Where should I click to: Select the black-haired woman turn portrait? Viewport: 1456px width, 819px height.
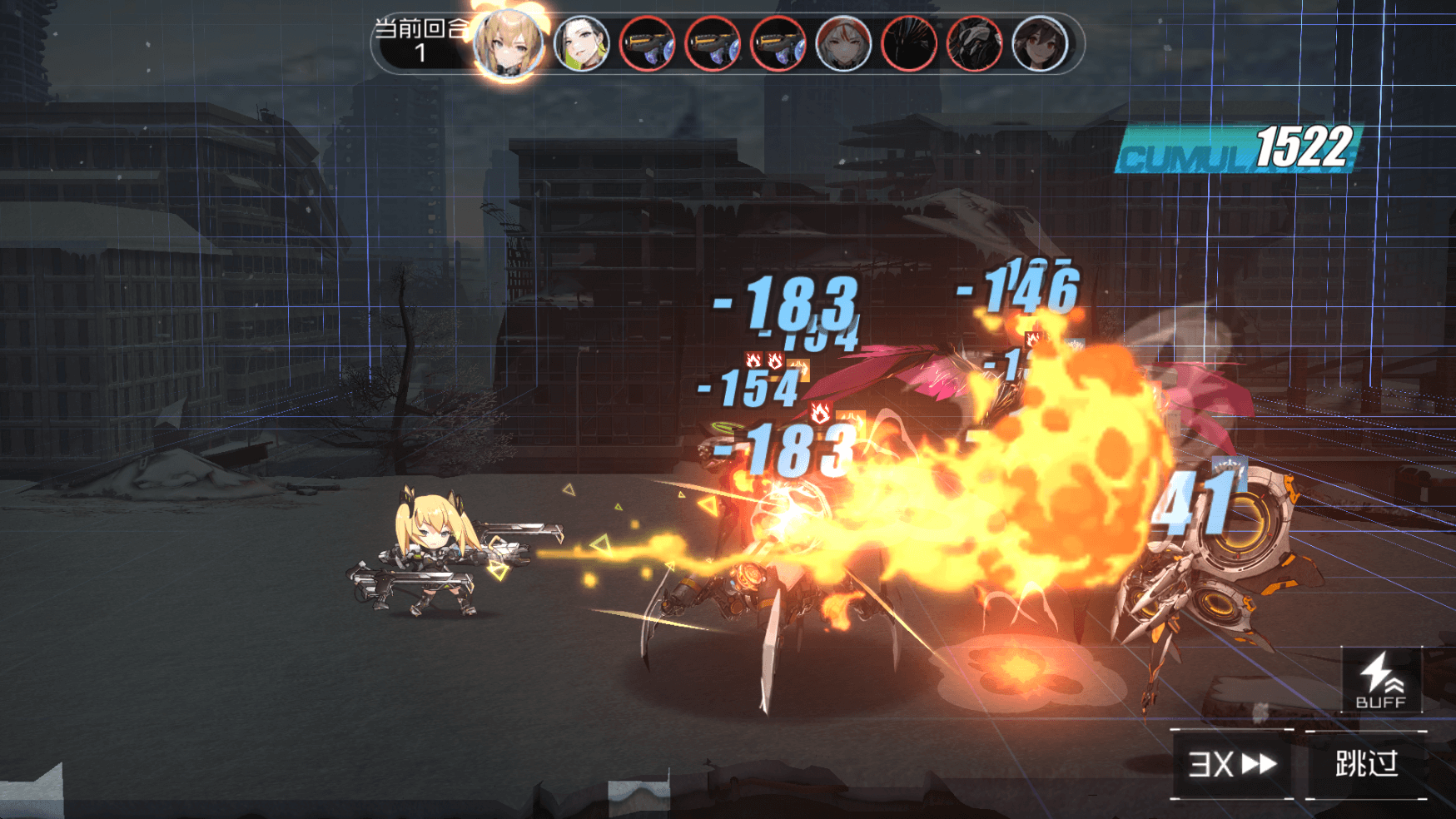(581, 44)
